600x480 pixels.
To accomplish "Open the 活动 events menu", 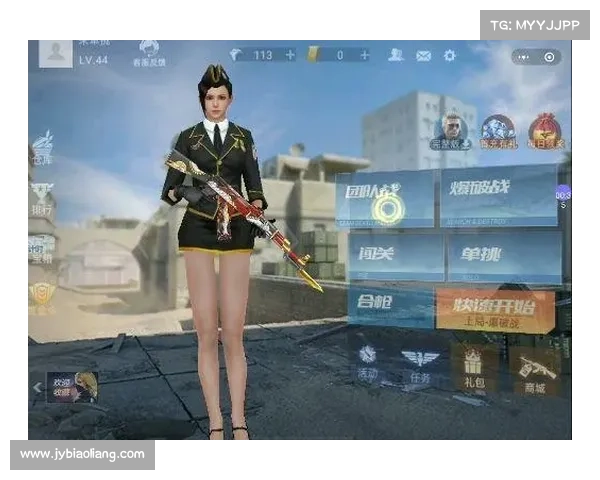I will pyautogui.click(x=368, y=363).
